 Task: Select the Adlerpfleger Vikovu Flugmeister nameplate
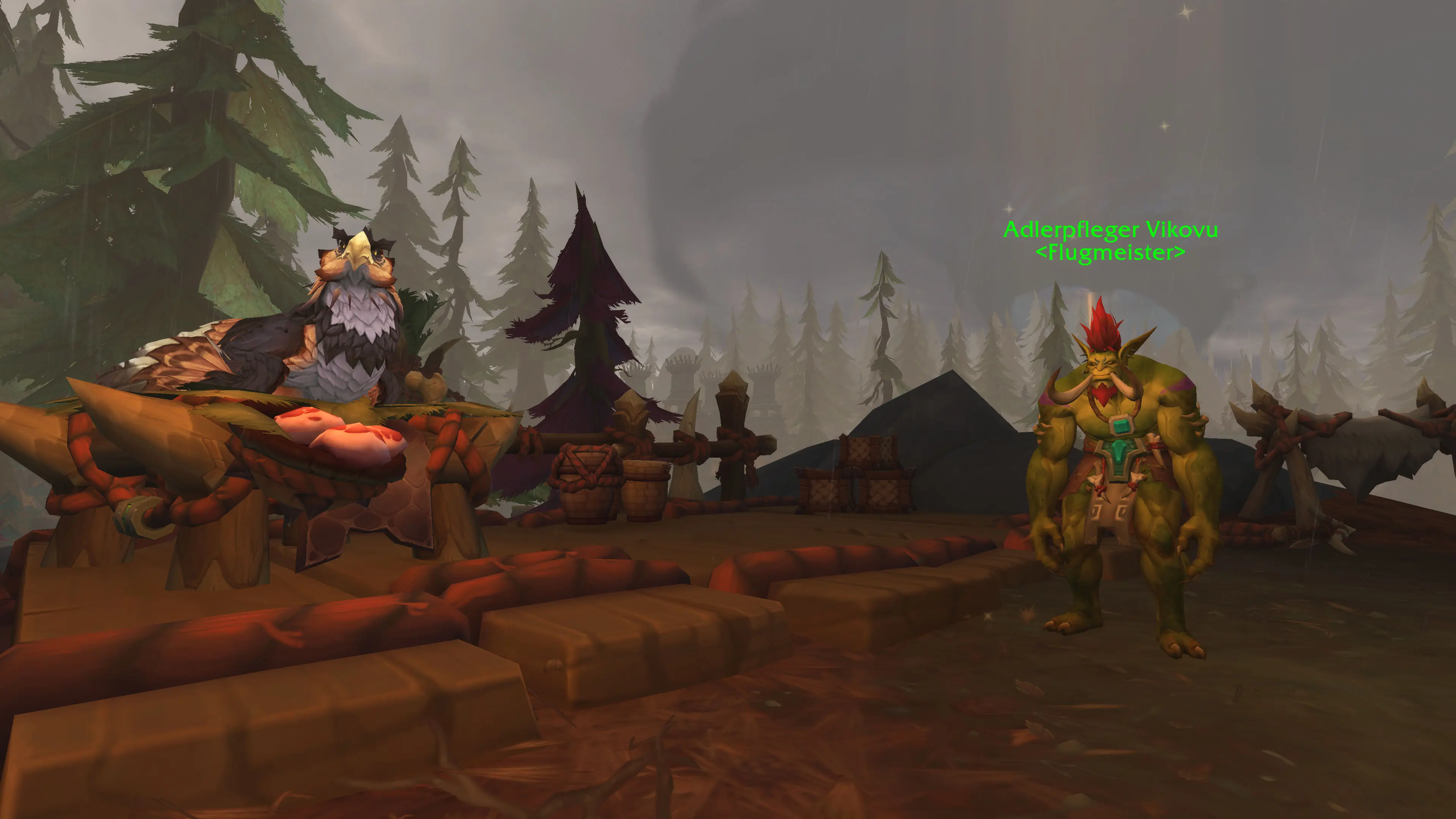click(1110, 241)
